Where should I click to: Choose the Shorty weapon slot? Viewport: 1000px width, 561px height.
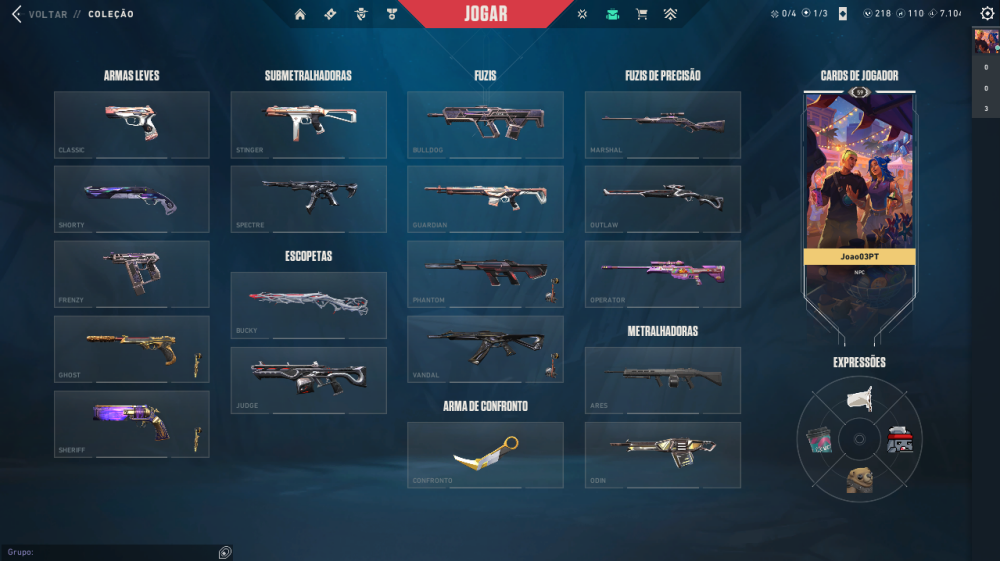(x=131, y=198)
